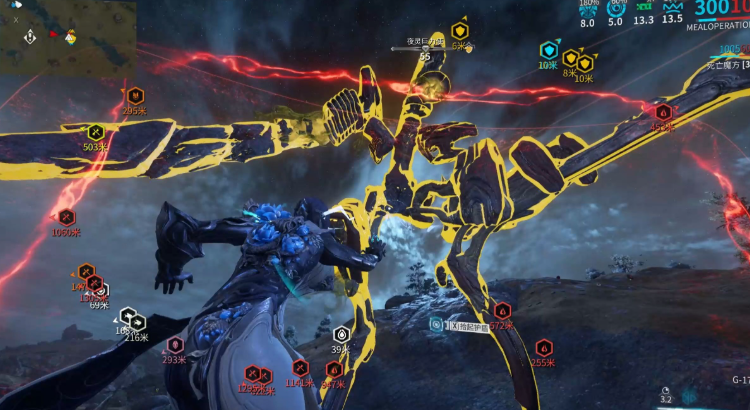Select the cyan shield marker at 10米
The height and width of the screenshot is (410, 750).
pyautogui.click(x=548, y=50)
